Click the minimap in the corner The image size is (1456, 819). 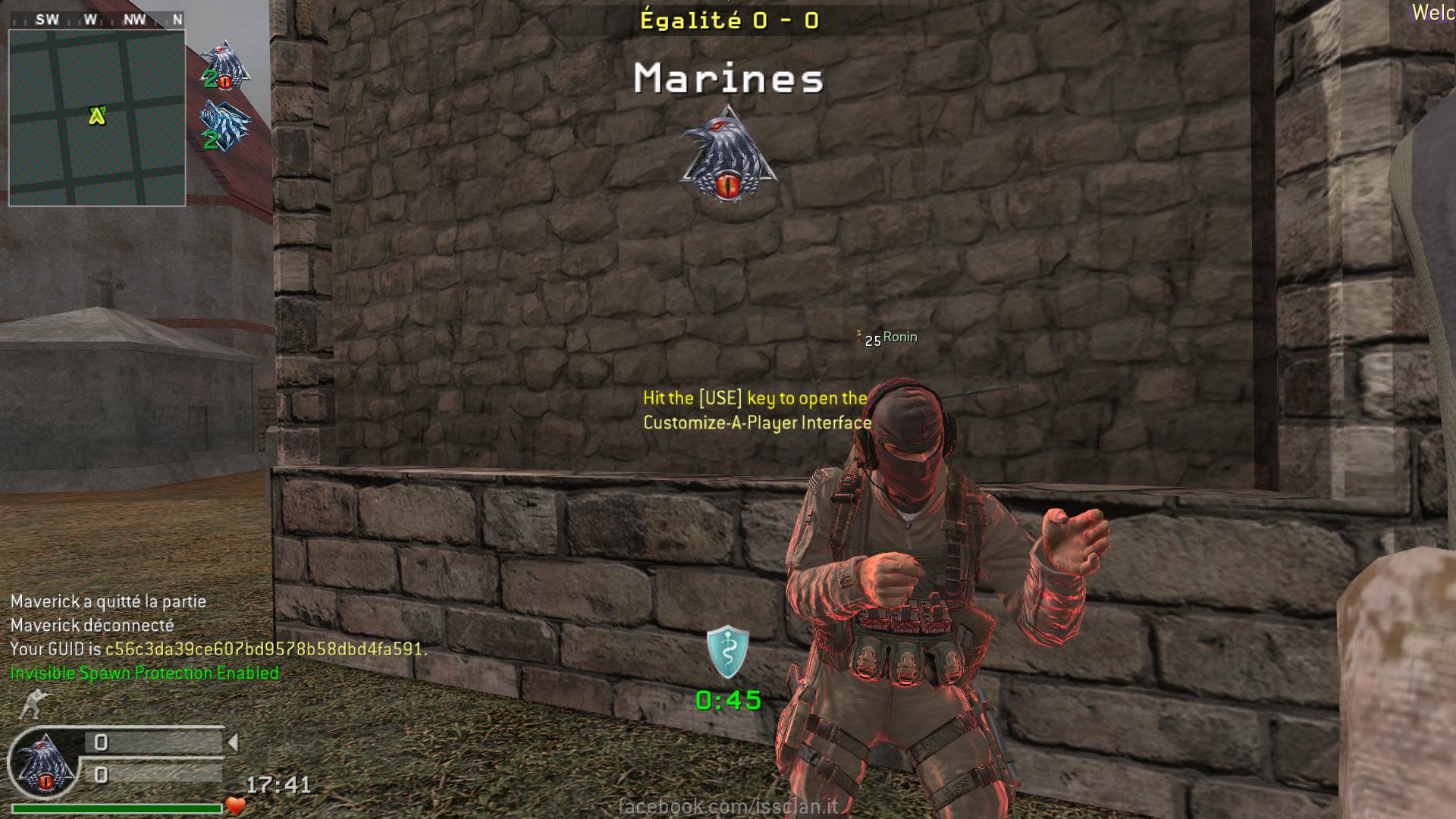pyautogui.click(x=97, y=118)
